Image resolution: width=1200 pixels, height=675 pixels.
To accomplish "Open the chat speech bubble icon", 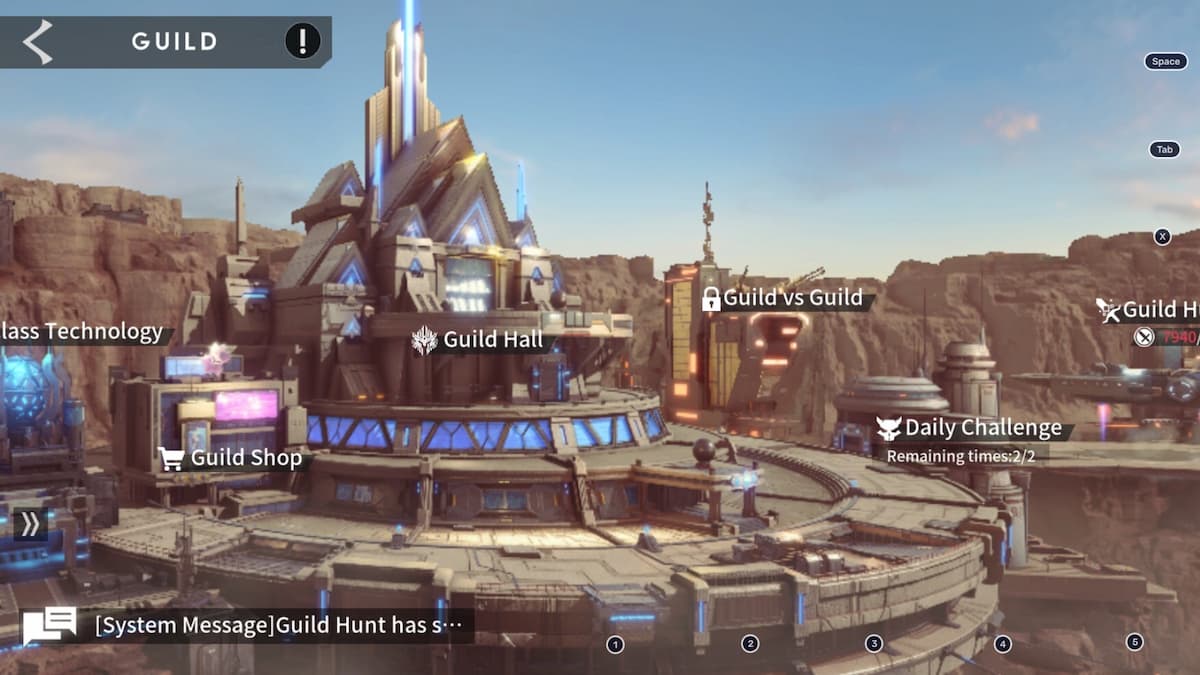I will pyautogui.click(x=50, y=626).
